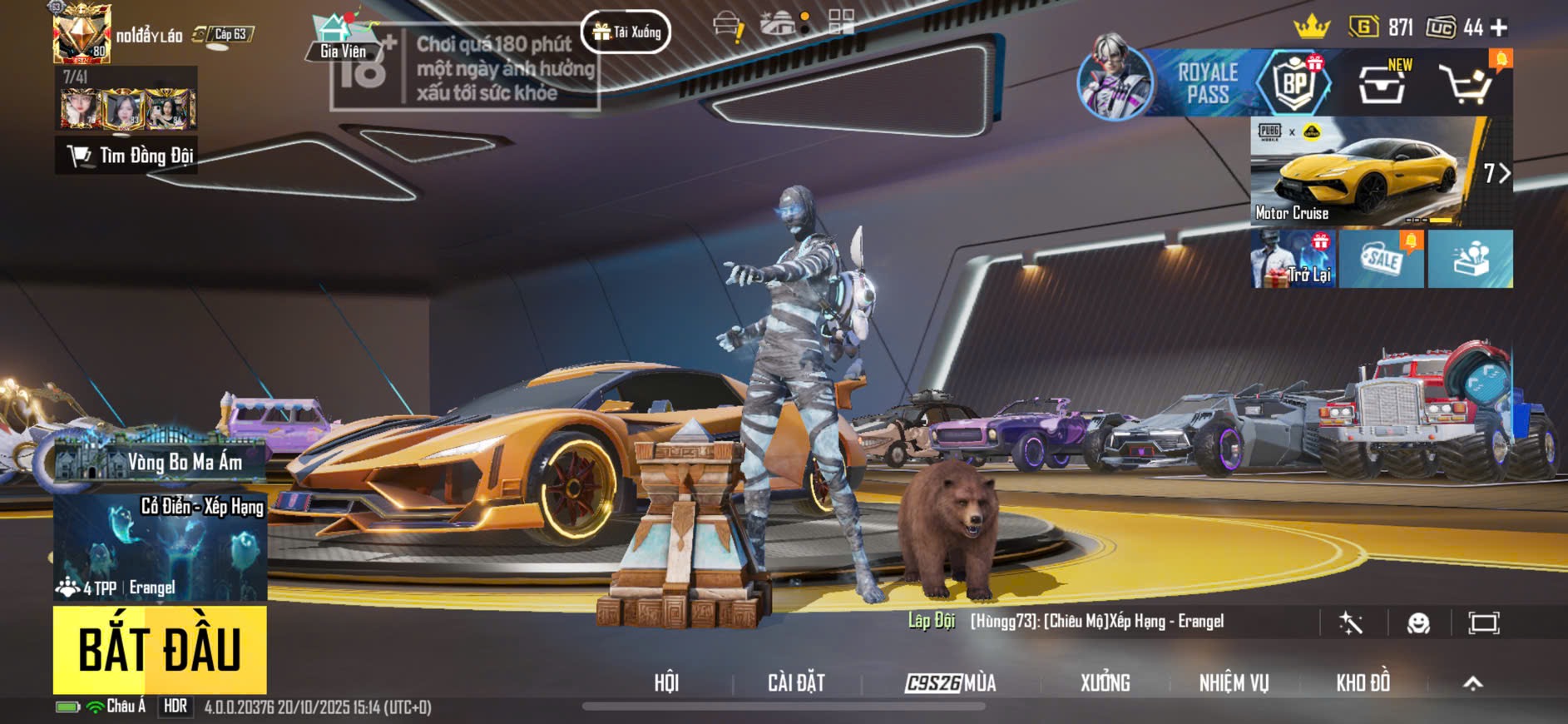Open CÀI ĐẶT settings
Screen dimensions: 1568x724
tap(796, 683)
